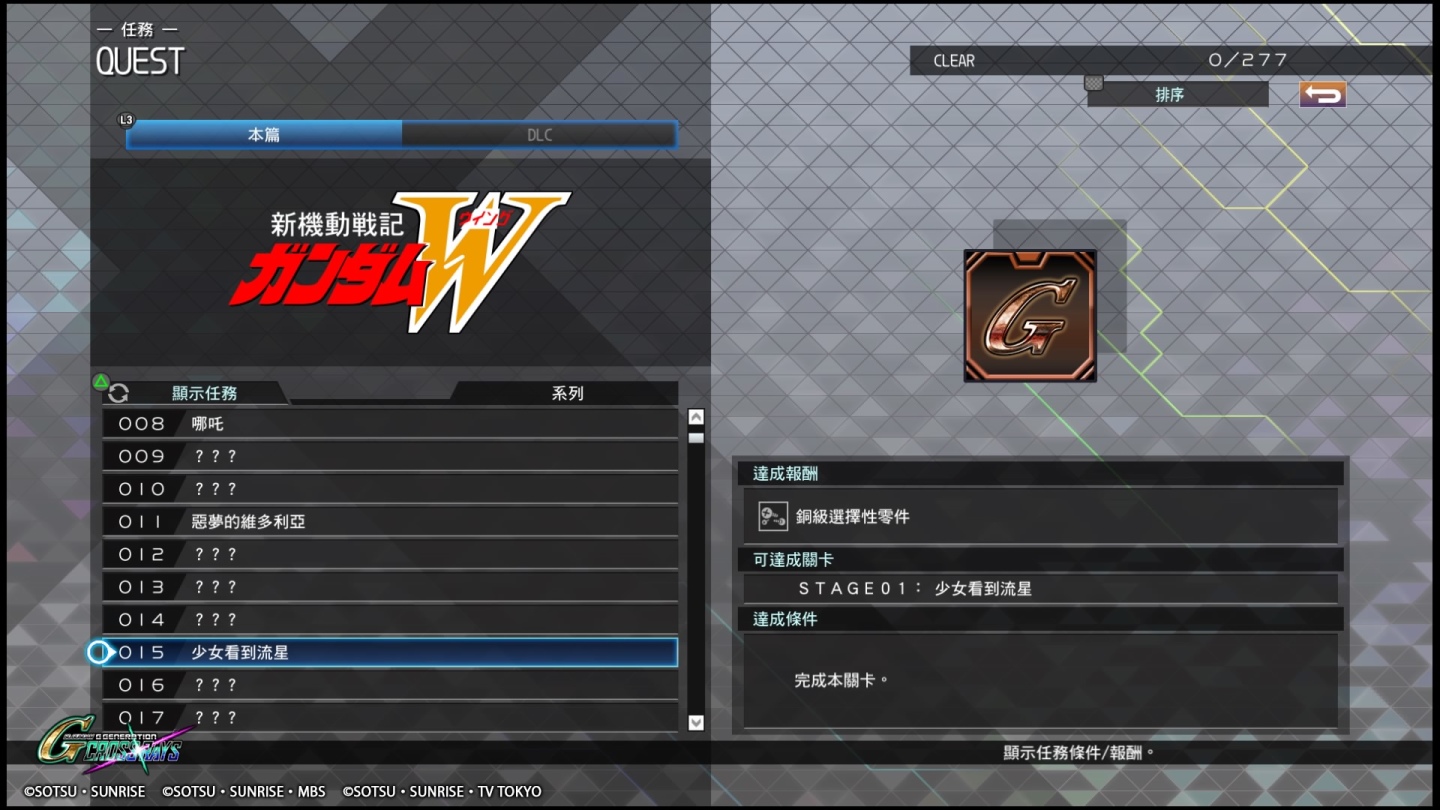Open the 排序 sorting options
The width and height of the screenshot is (1440, 810).
coord(1176,94)
